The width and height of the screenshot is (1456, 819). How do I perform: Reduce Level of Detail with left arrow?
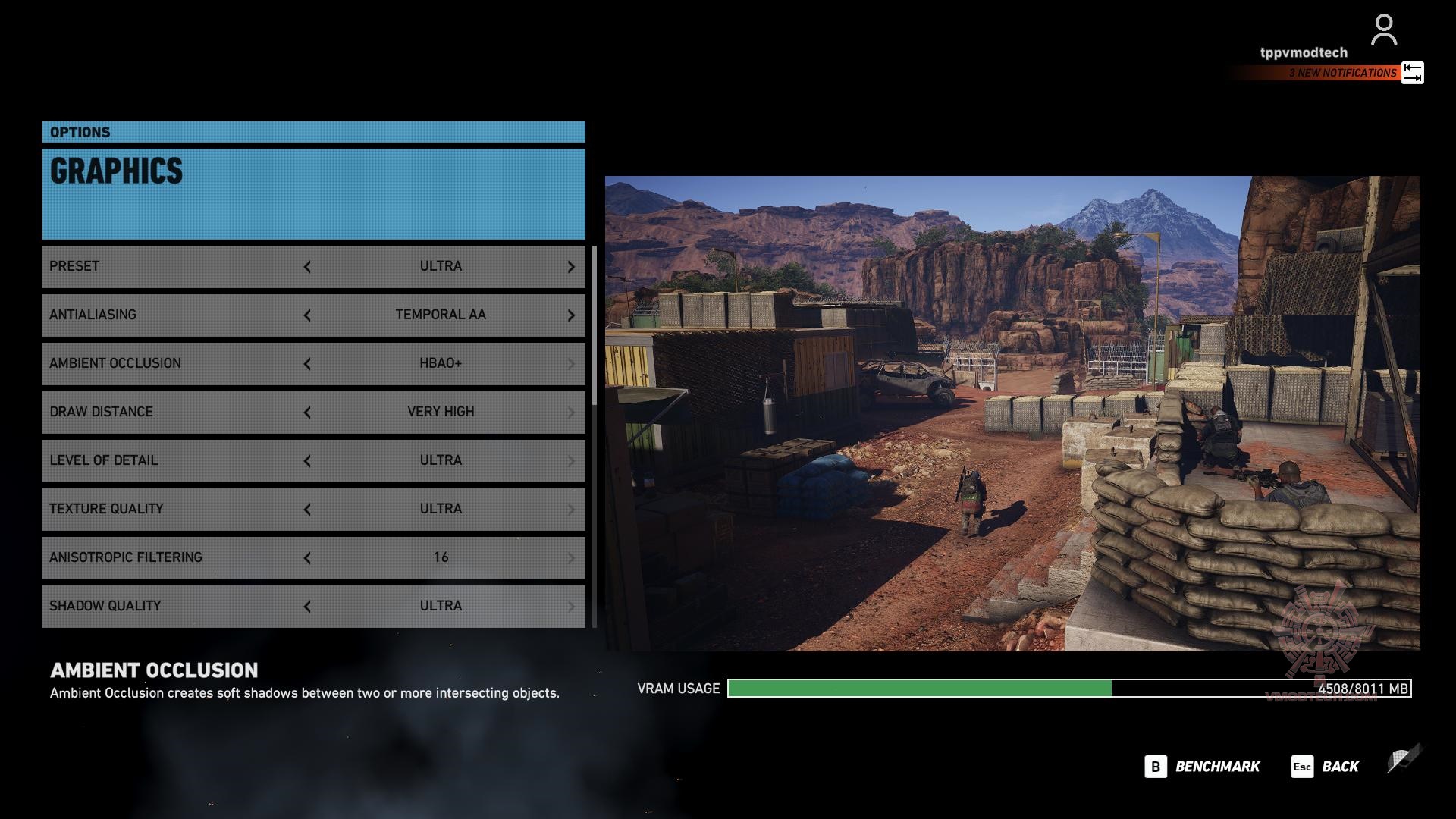[x=307, y=461]
